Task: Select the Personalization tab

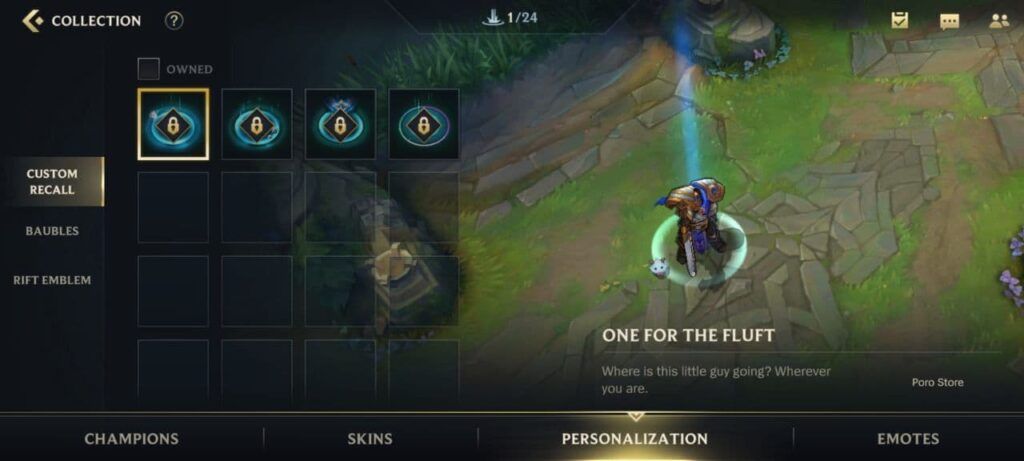Action: 634,438
